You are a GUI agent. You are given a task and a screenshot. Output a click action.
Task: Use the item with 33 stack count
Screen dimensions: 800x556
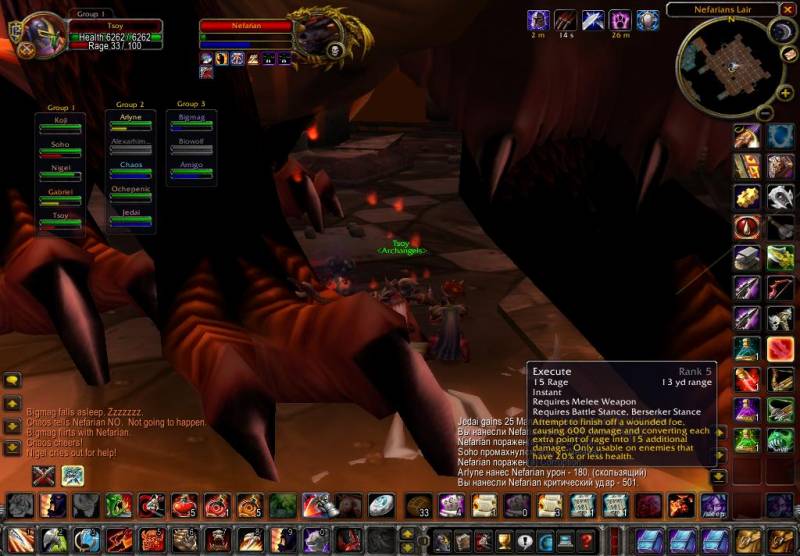[418, 504]
